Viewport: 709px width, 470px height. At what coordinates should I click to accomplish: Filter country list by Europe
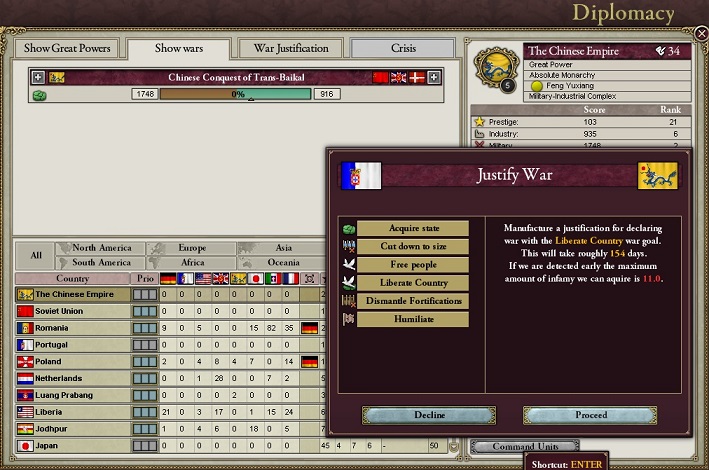click(x=191, y=248)
